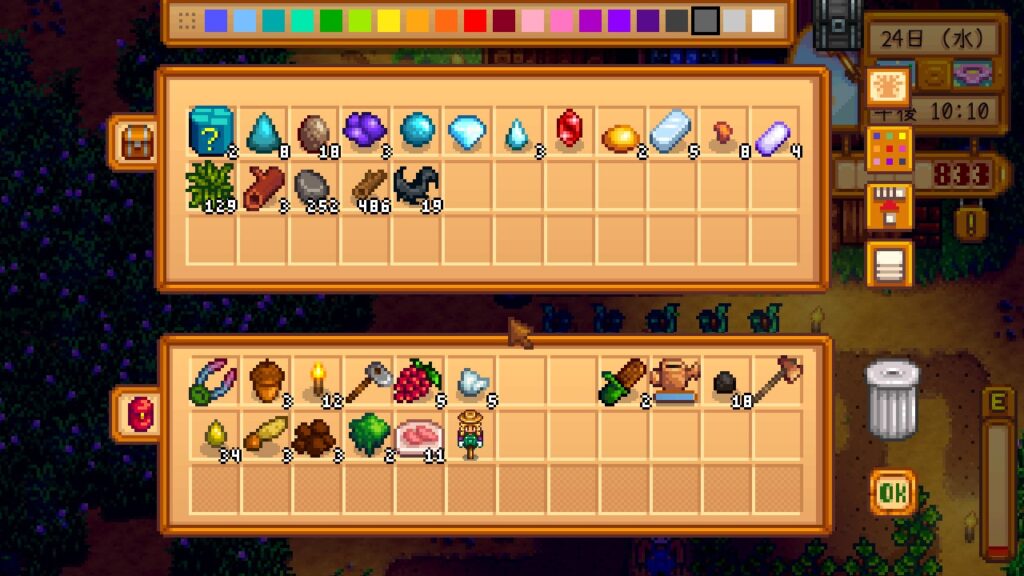This screenshot has height=576, width=1024.
Task: Pick the red color swatch
Action: [475, 21]
